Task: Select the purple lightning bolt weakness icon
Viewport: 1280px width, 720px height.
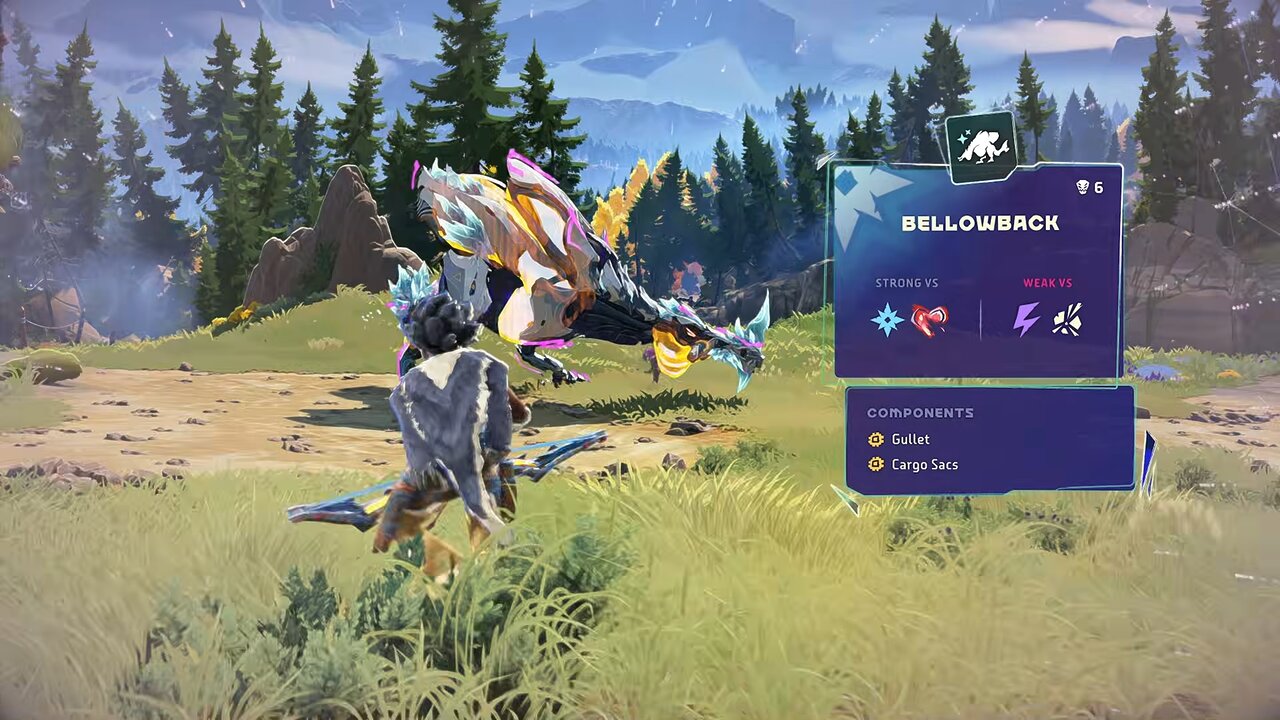Action: pos(1026,320)
